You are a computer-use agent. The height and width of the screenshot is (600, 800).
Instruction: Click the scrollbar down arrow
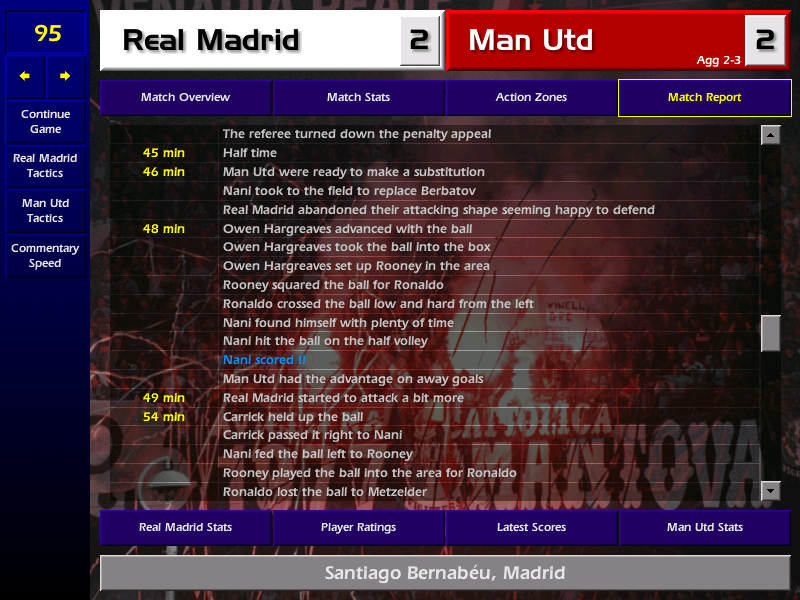point(770,490)
